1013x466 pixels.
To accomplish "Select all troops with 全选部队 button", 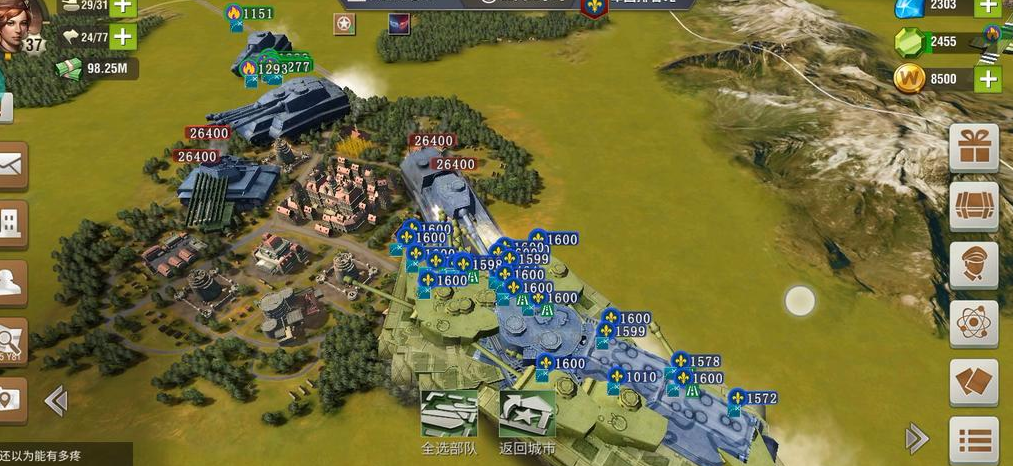I will [448, 418].
